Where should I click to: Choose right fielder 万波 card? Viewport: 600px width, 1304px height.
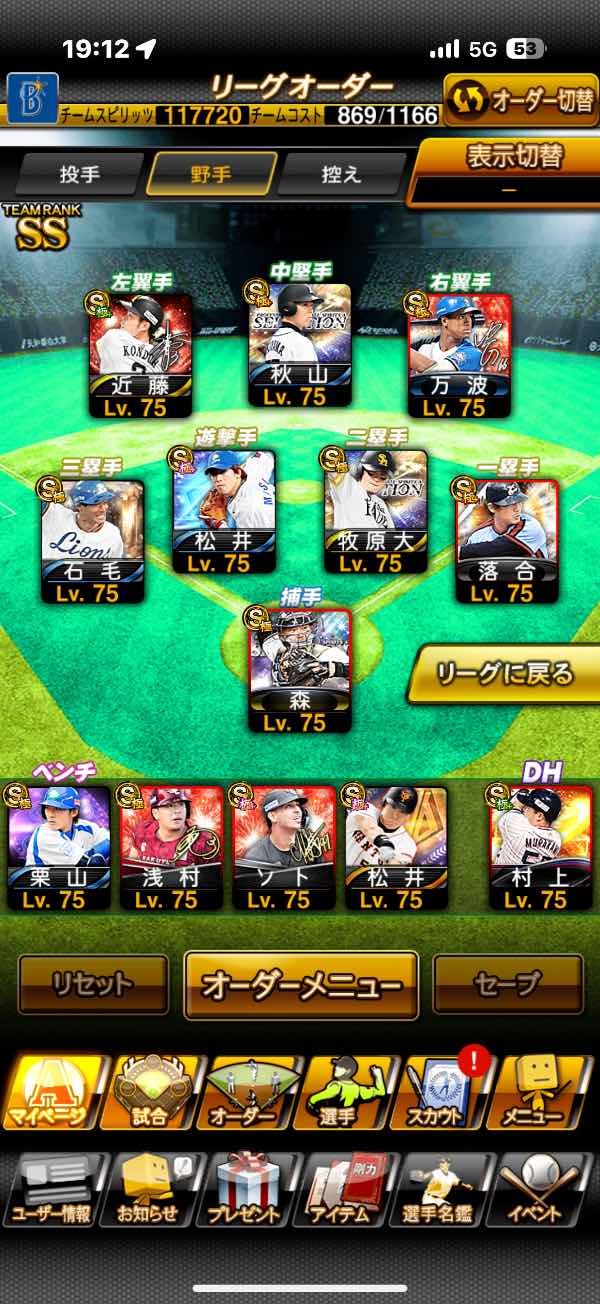(459, 354)
